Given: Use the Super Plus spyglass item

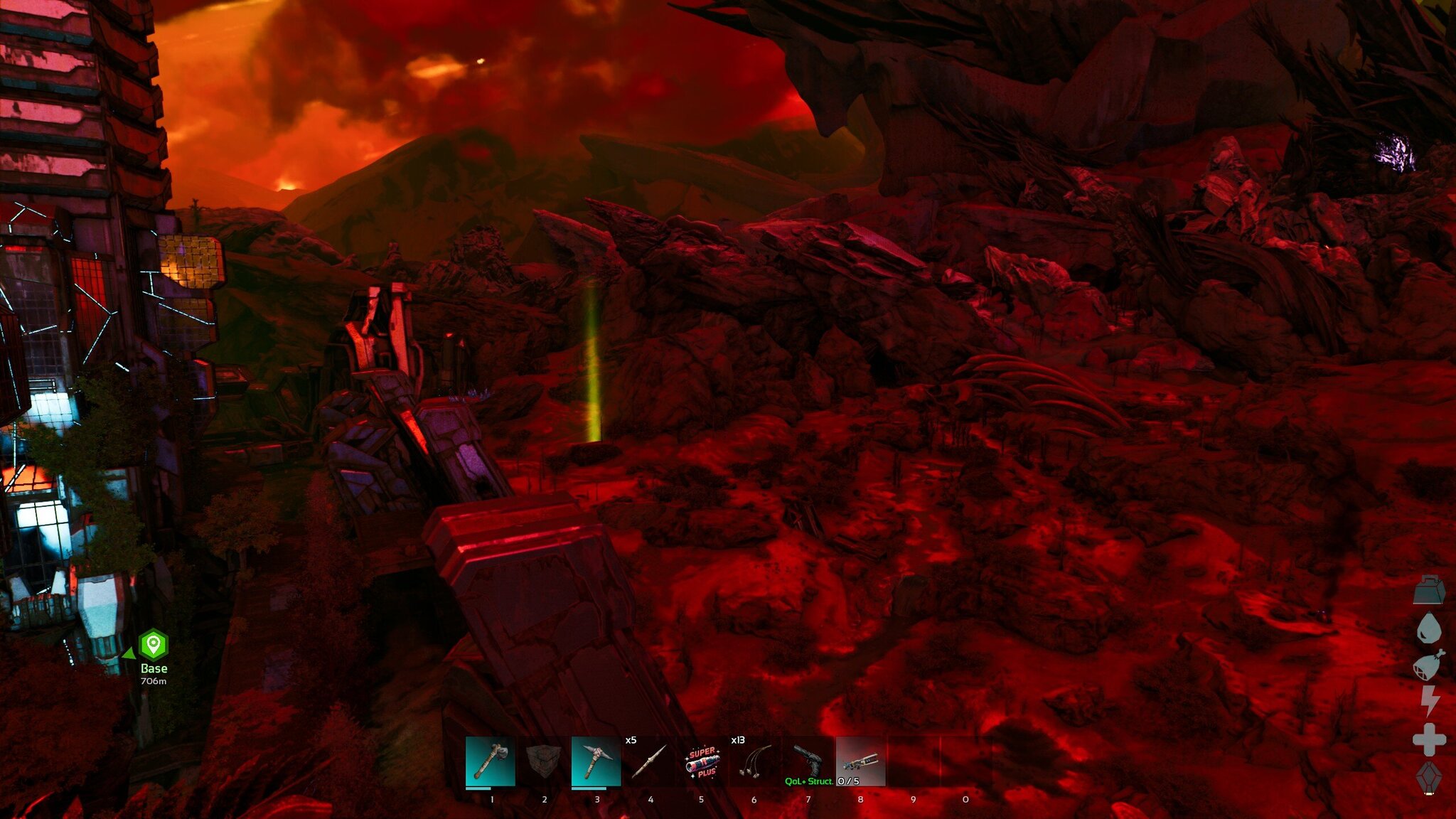Looking at the screenshot, I should (702, 761).
